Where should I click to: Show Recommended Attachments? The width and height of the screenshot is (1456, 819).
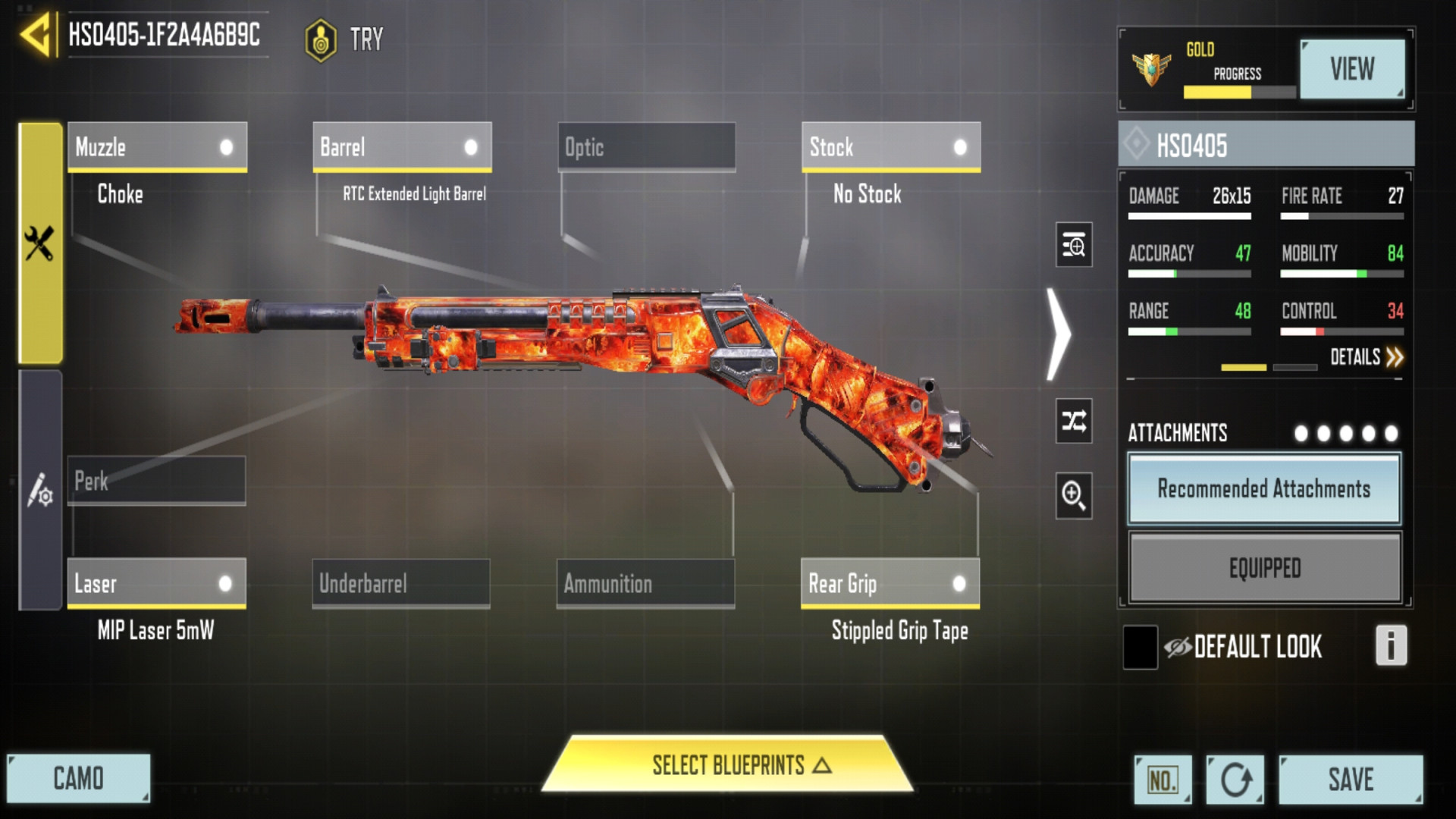tap(1264, 489)
